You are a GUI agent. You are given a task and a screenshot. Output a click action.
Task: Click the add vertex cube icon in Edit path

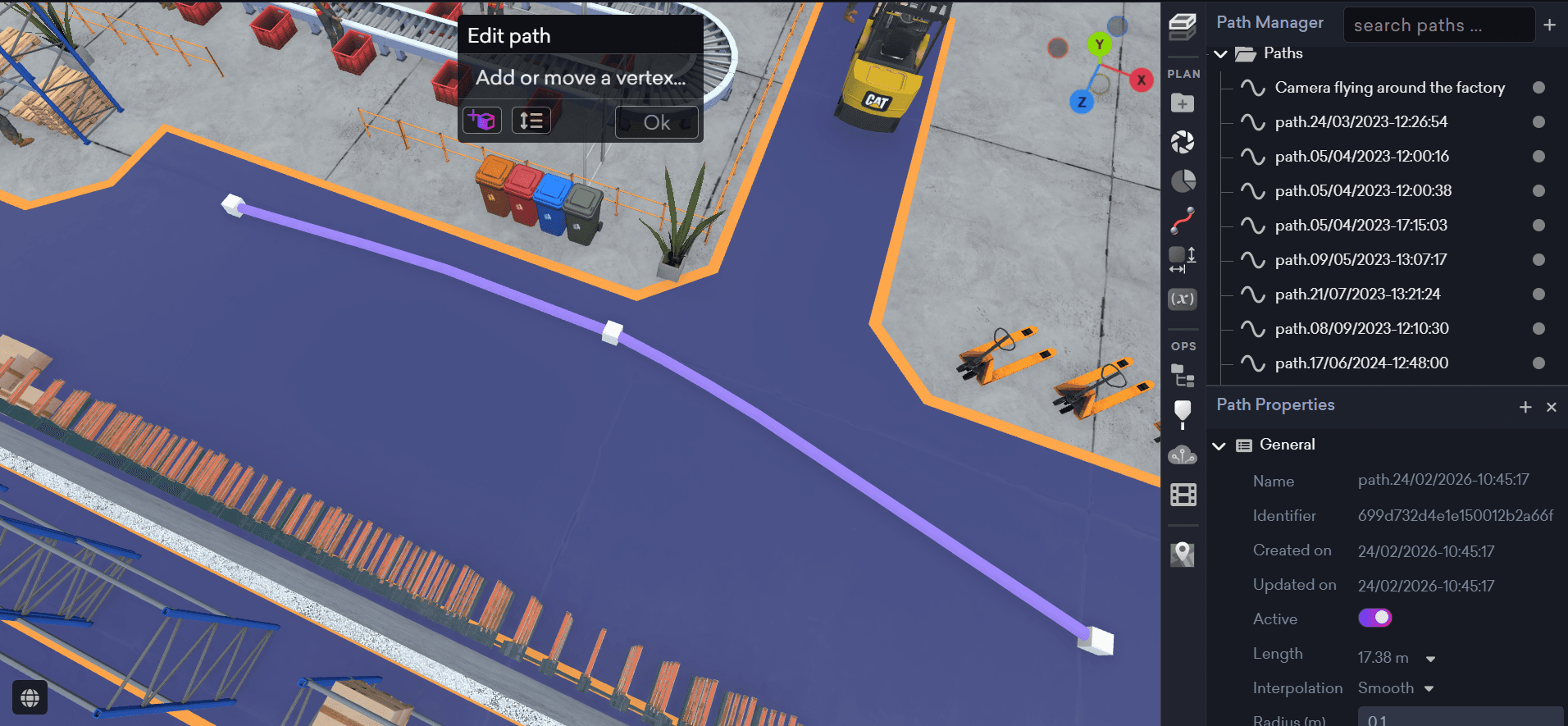483,120
